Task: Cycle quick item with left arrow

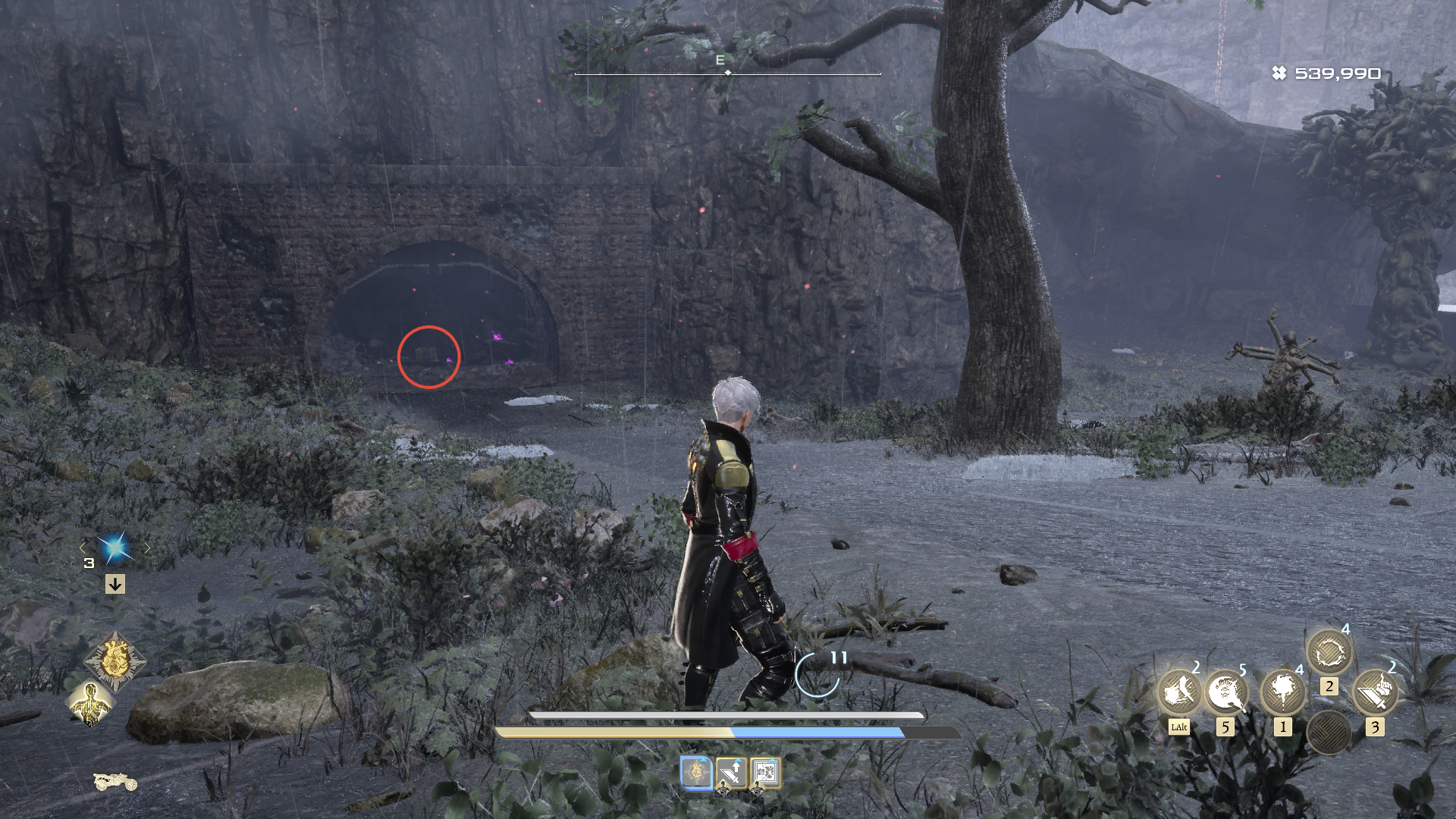Action: 84,548
